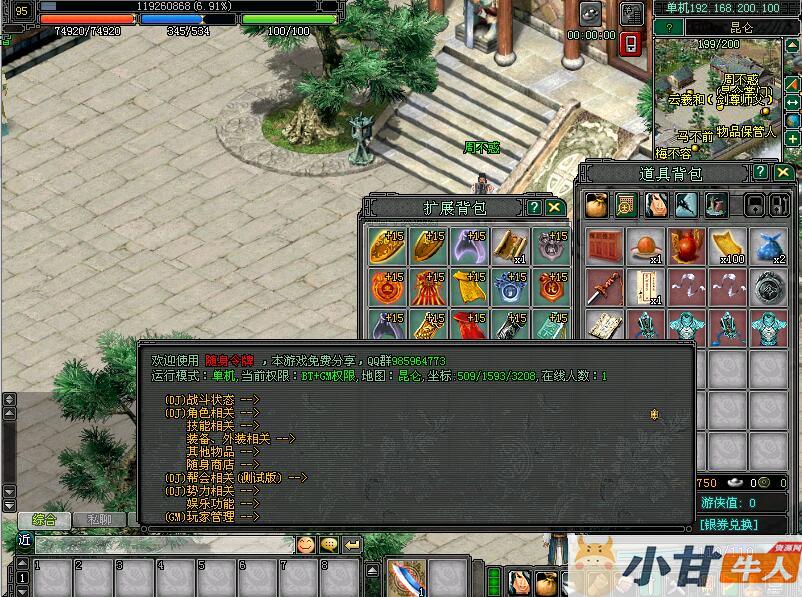Switch to the 私聊 chat tab
Viewport: 802px width, 597px height.
(x=99, y=519)
